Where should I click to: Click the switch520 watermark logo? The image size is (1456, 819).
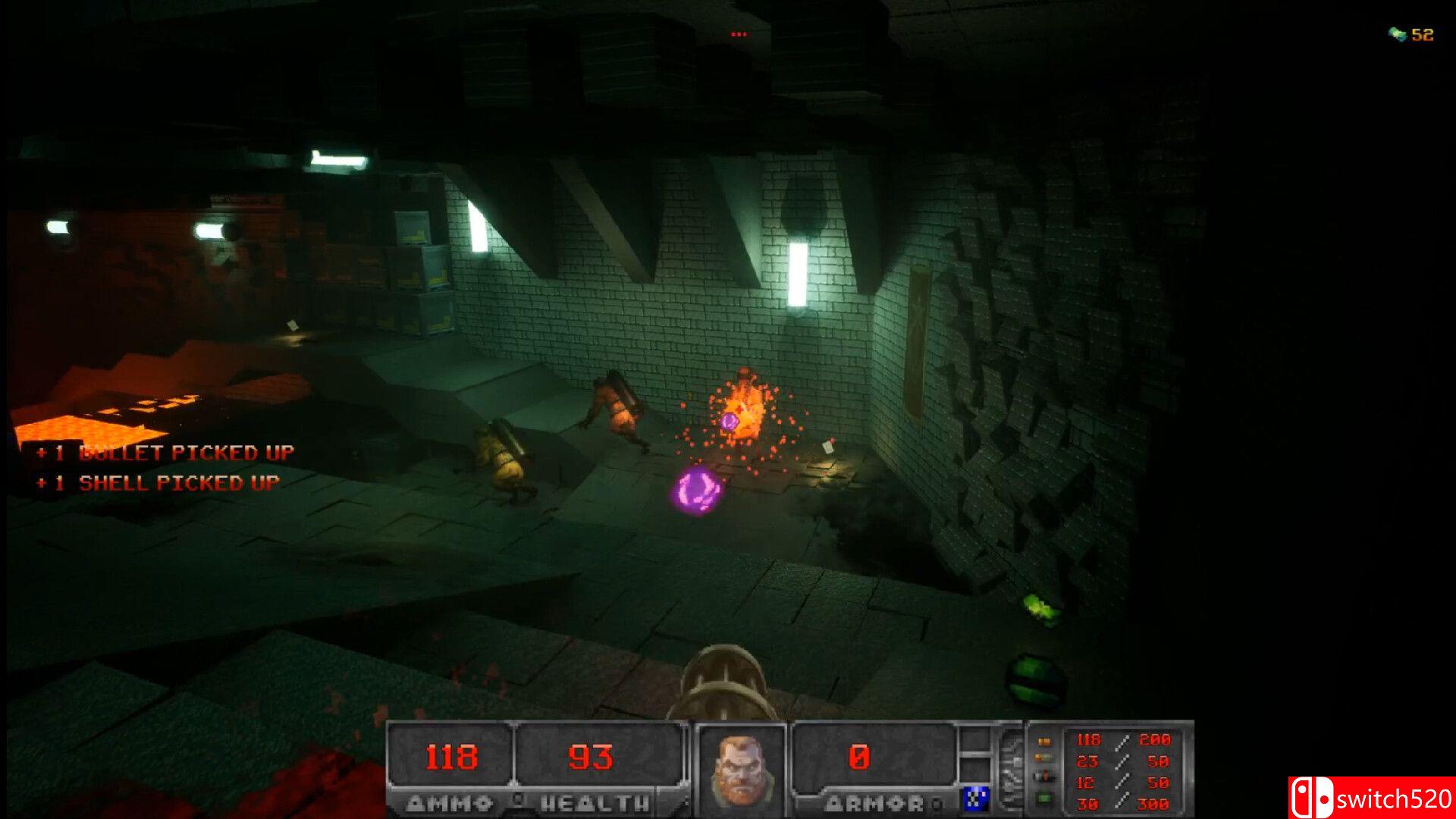pos(1371,798)
